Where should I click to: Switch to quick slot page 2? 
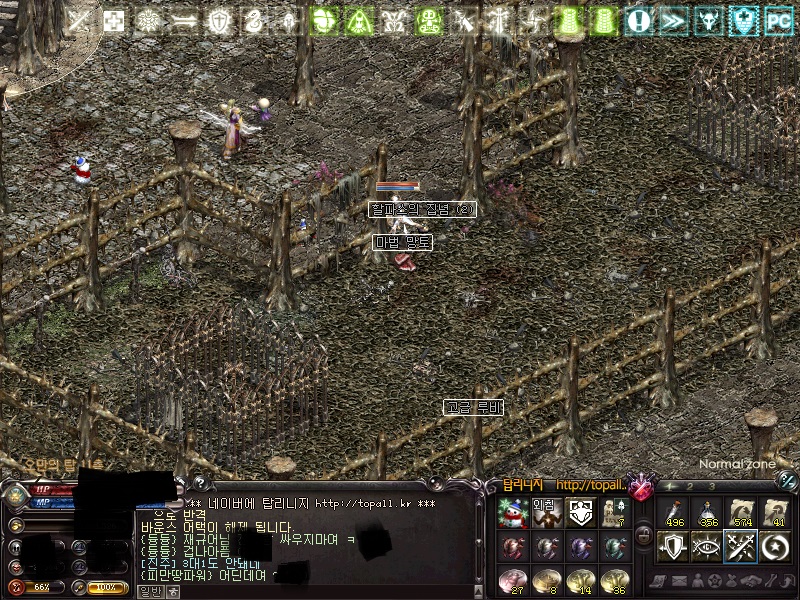(690, 486)
